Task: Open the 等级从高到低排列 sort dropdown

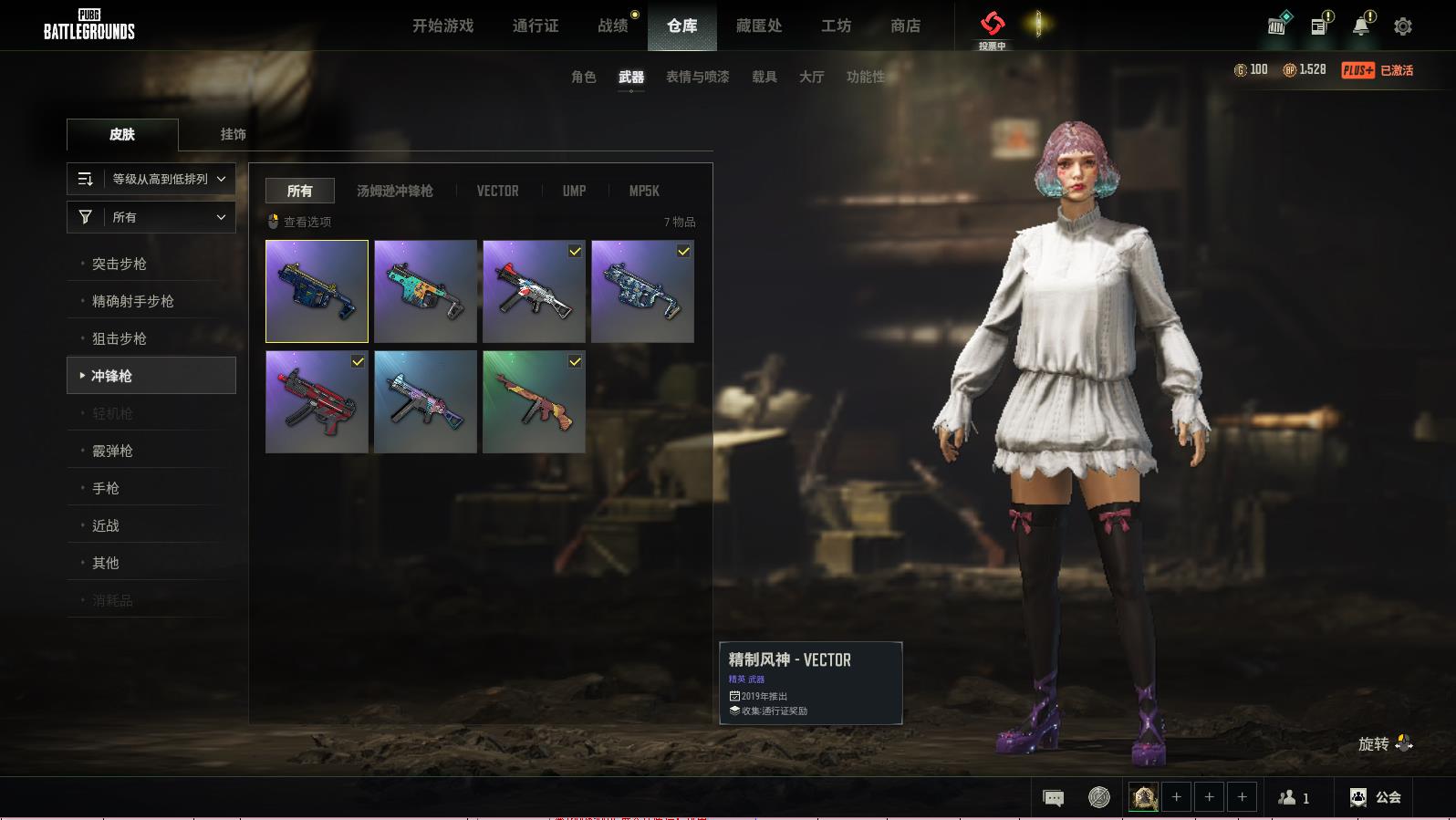Action: (x=151, y=179)
